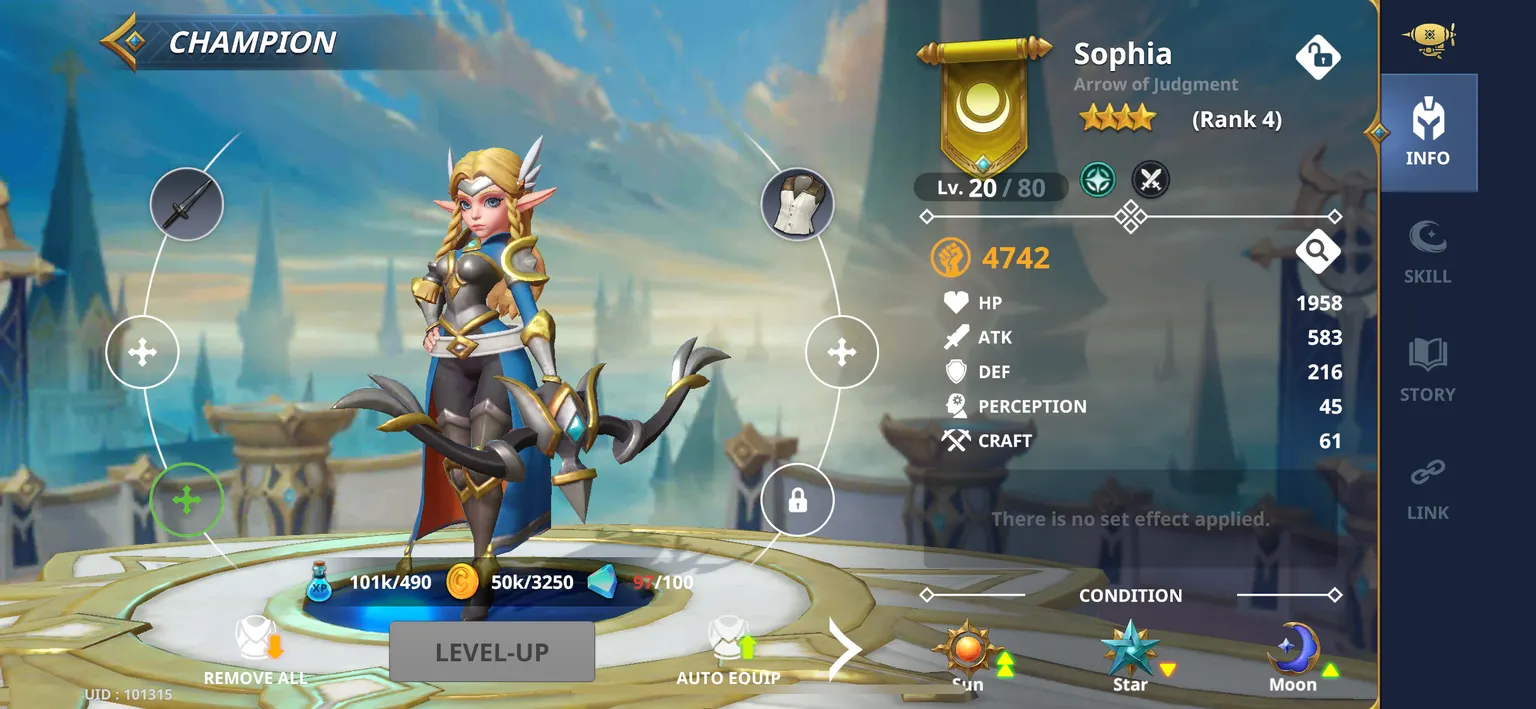1536x709 pixels.
Task: Select the green plus equipment slot
Action: click(x=187, y=500)
